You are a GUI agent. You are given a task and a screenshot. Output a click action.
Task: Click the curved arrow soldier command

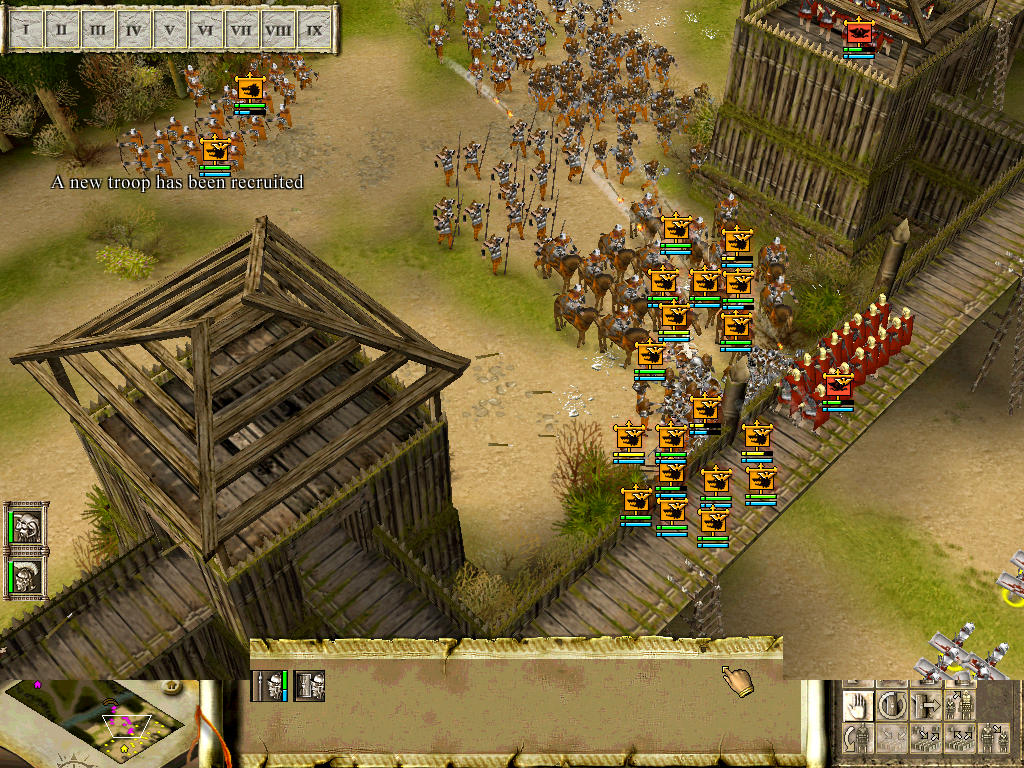tap(858, 739)
